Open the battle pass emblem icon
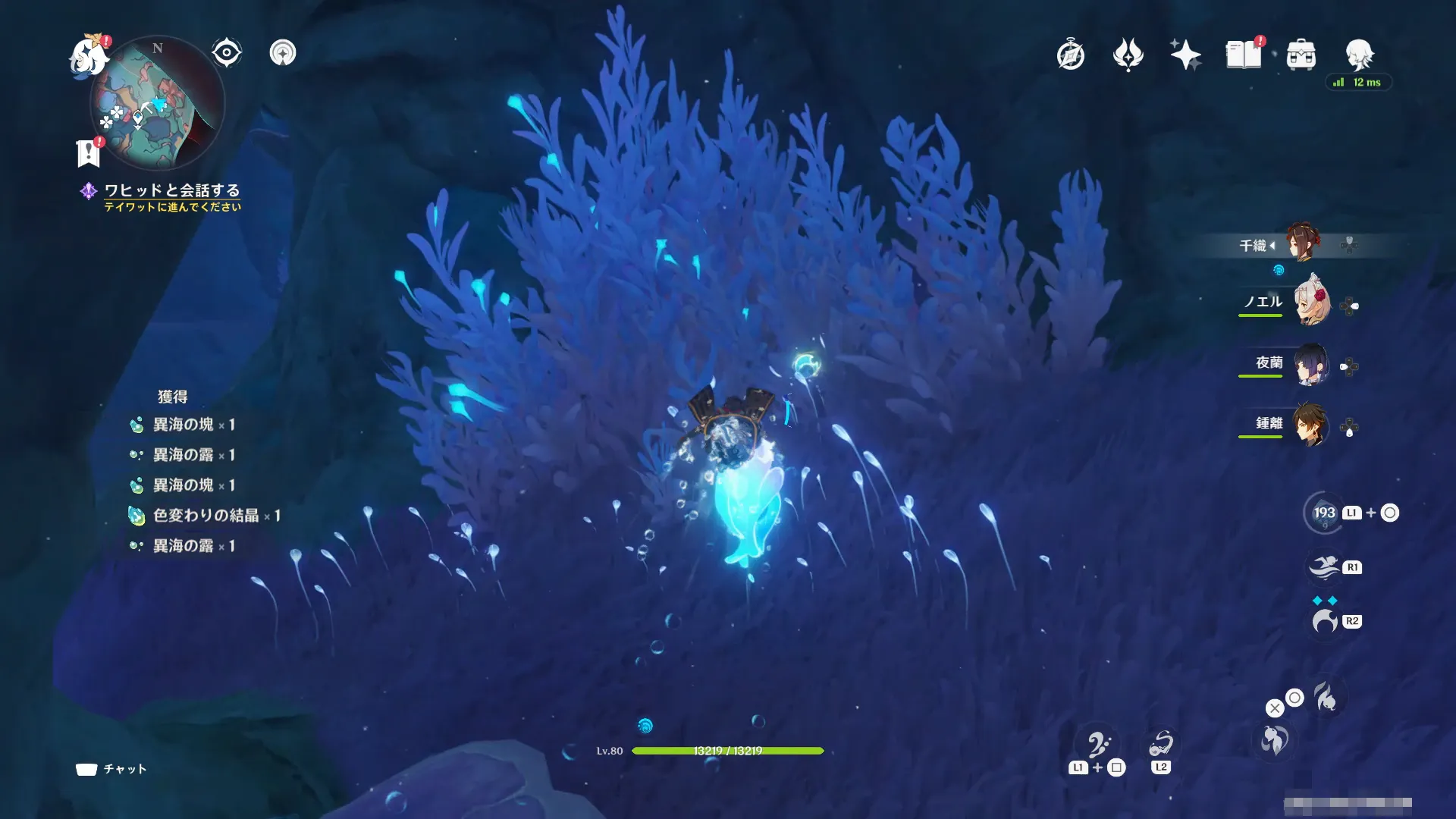 click(1128, 55)
